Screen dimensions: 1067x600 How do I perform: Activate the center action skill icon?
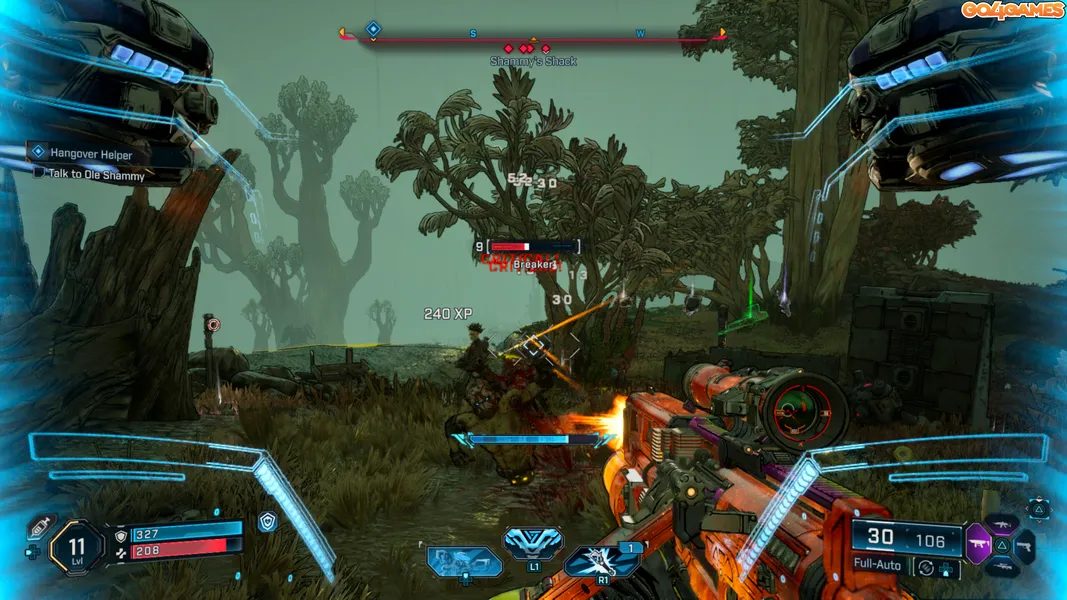pos(532,542)
